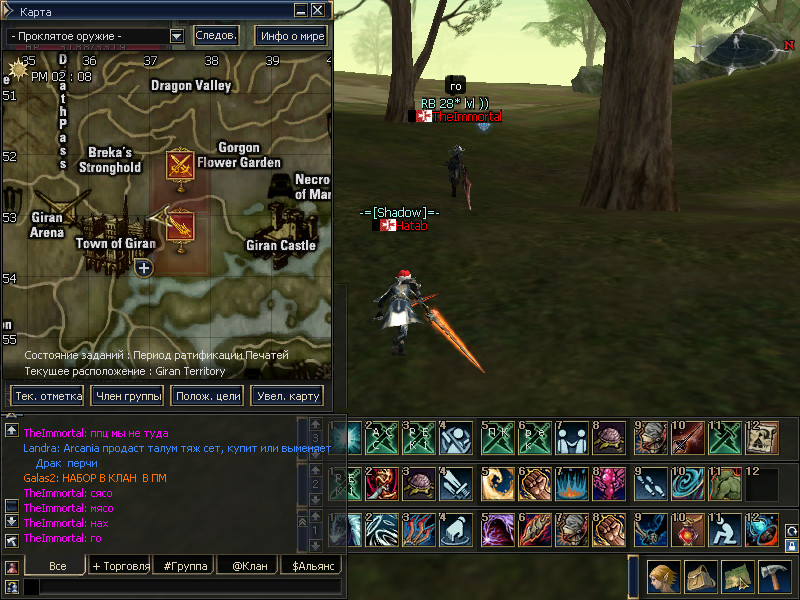Select the $Альянс chat tab

tap(311, 566)
